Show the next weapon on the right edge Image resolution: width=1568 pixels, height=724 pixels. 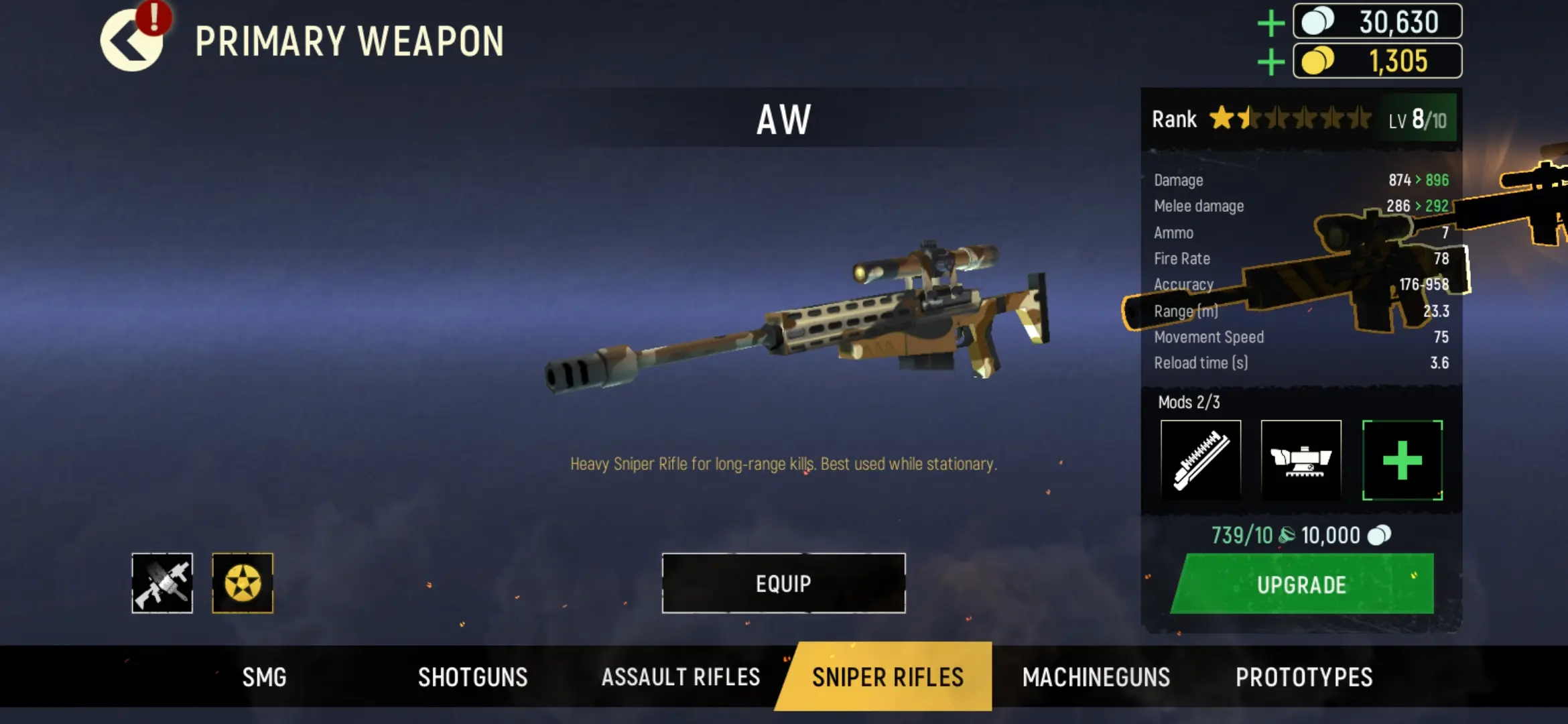click(1534, 201)
